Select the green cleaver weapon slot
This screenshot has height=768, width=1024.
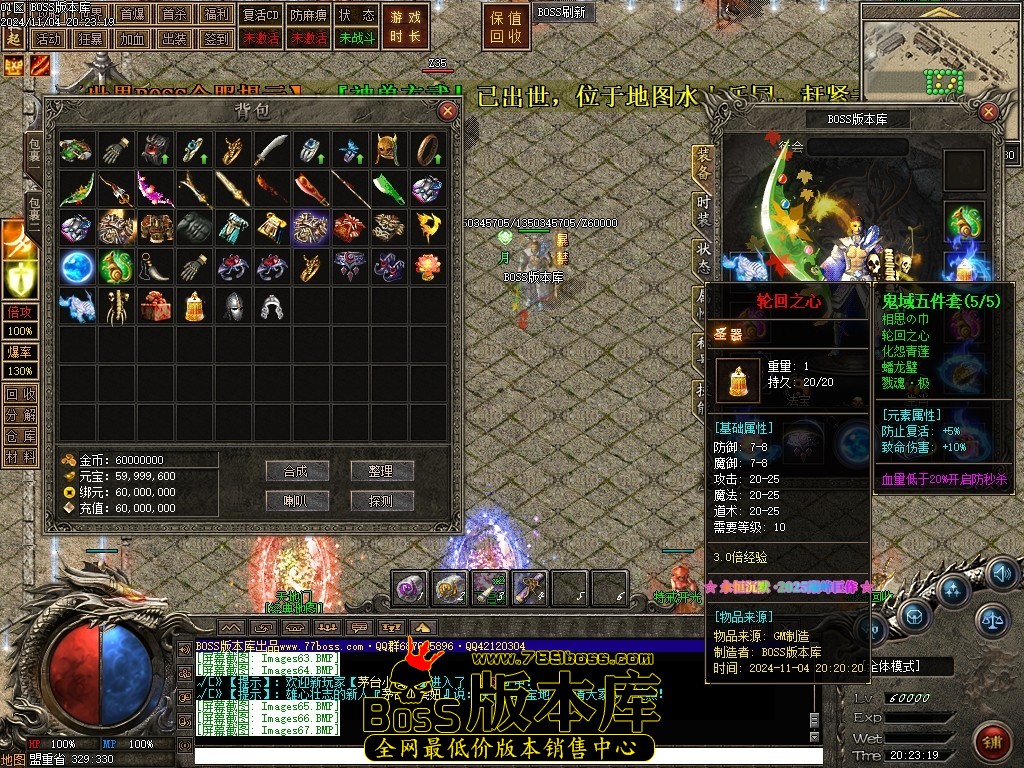click(389, 189)
